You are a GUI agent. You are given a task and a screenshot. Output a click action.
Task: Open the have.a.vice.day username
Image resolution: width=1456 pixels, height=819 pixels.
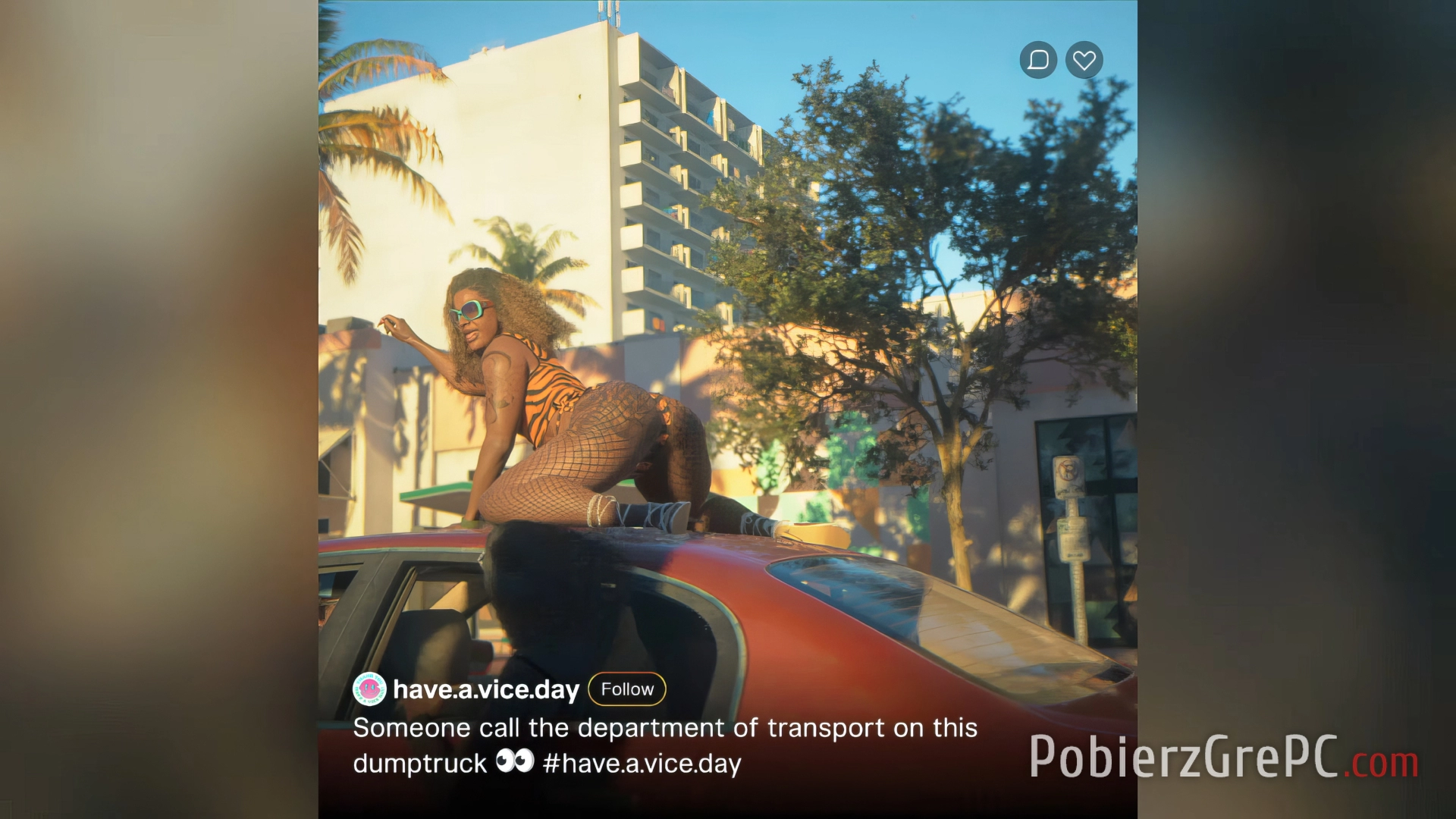pos(486,689)
